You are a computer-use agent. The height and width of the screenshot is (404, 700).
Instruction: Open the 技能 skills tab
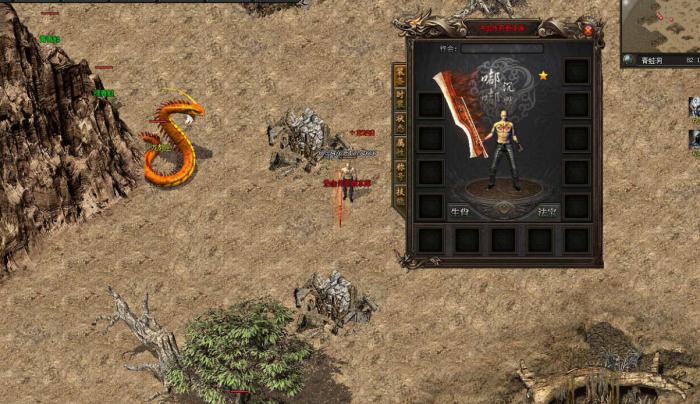pos(400,195)
